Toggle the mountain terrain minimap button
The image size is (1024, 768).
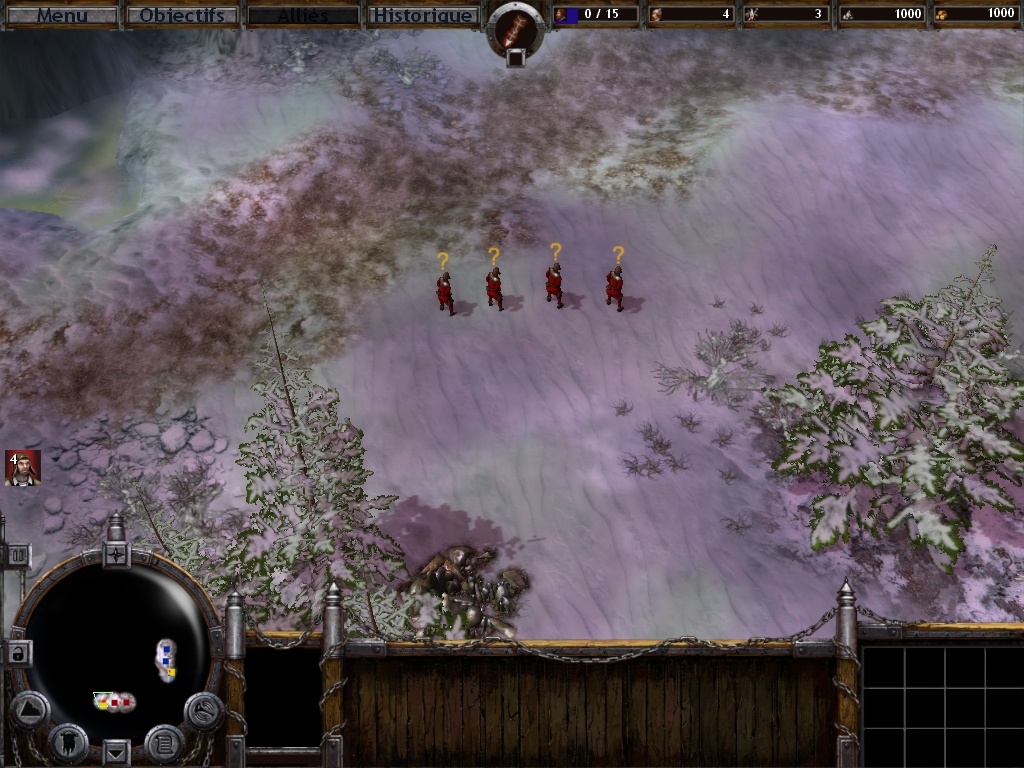pyautogui.click(x=30, y=710)
